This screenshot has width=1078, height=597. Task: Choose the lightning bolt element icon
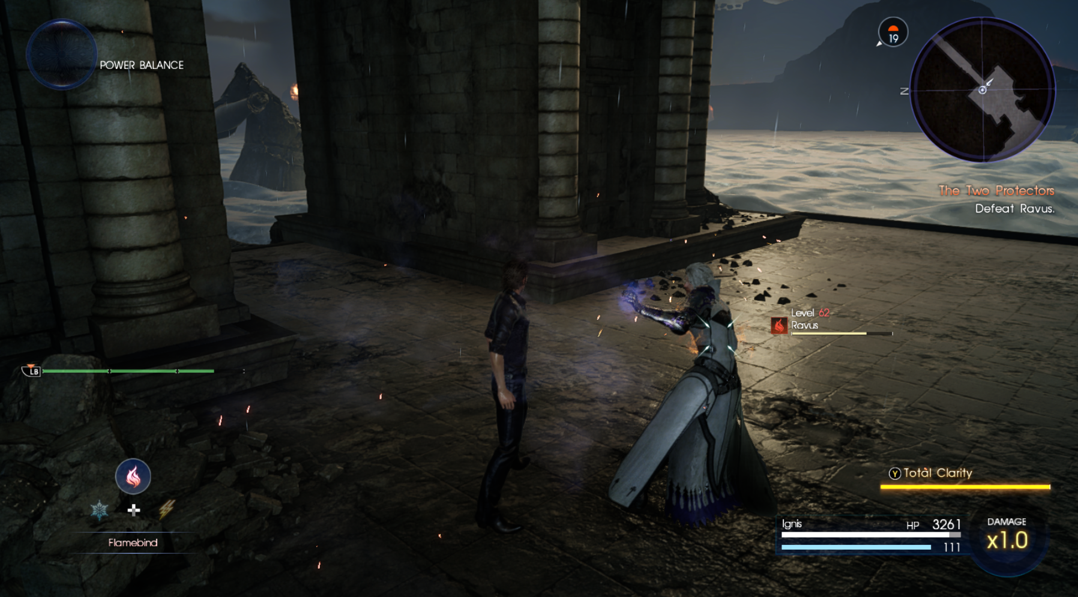point(166,510)
